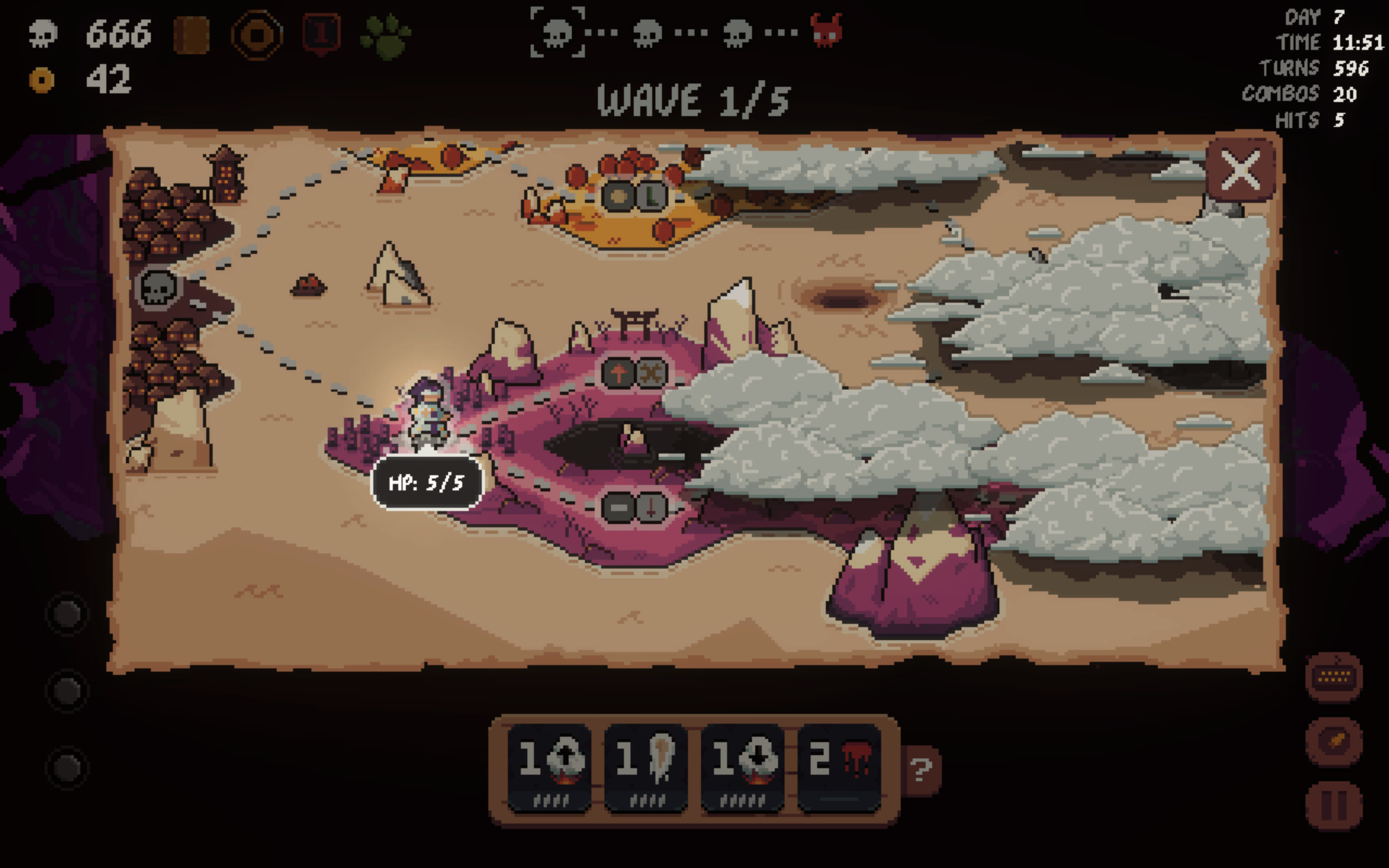Screen dimensions: 1389x868
Task: Click the red demon boss wave marker
Action: coord(826,31)
